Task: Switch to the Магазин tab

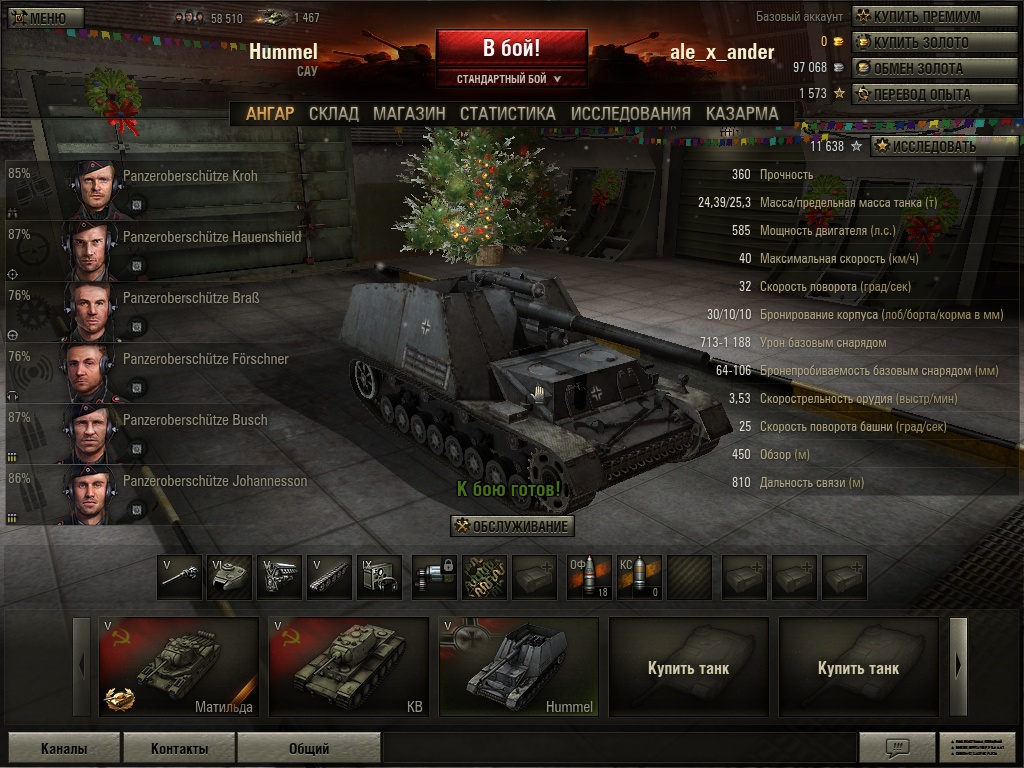Action: coord(409,114)
